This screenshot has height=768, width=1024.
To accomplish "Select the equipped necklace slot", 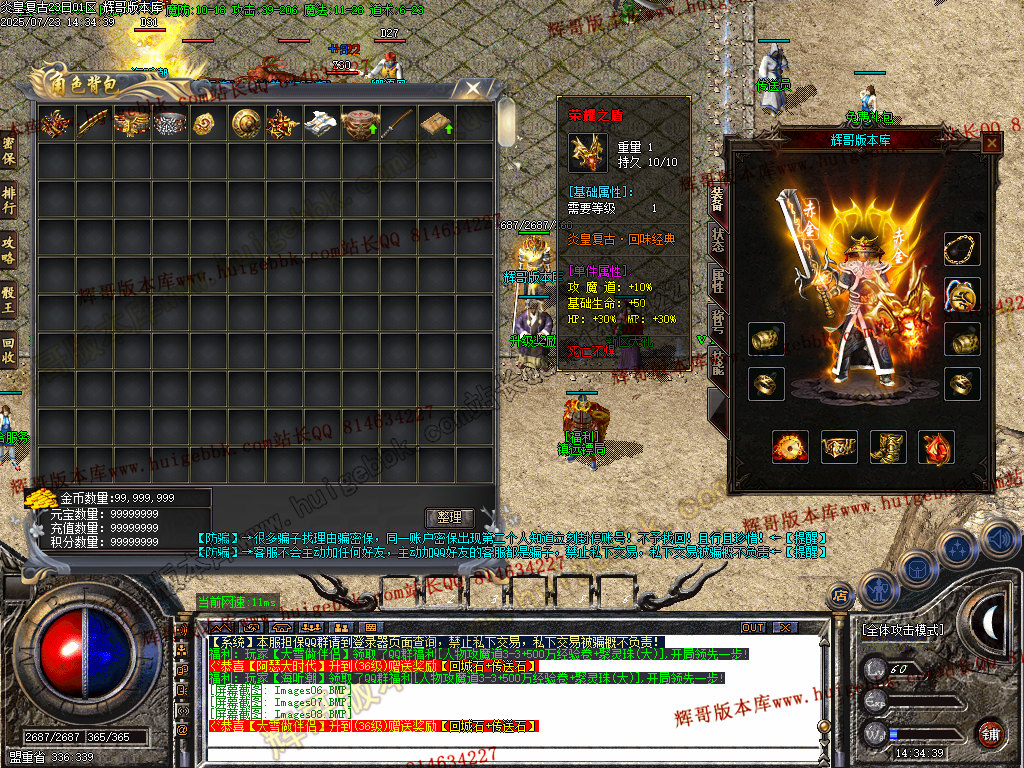I will click(962, 249).
